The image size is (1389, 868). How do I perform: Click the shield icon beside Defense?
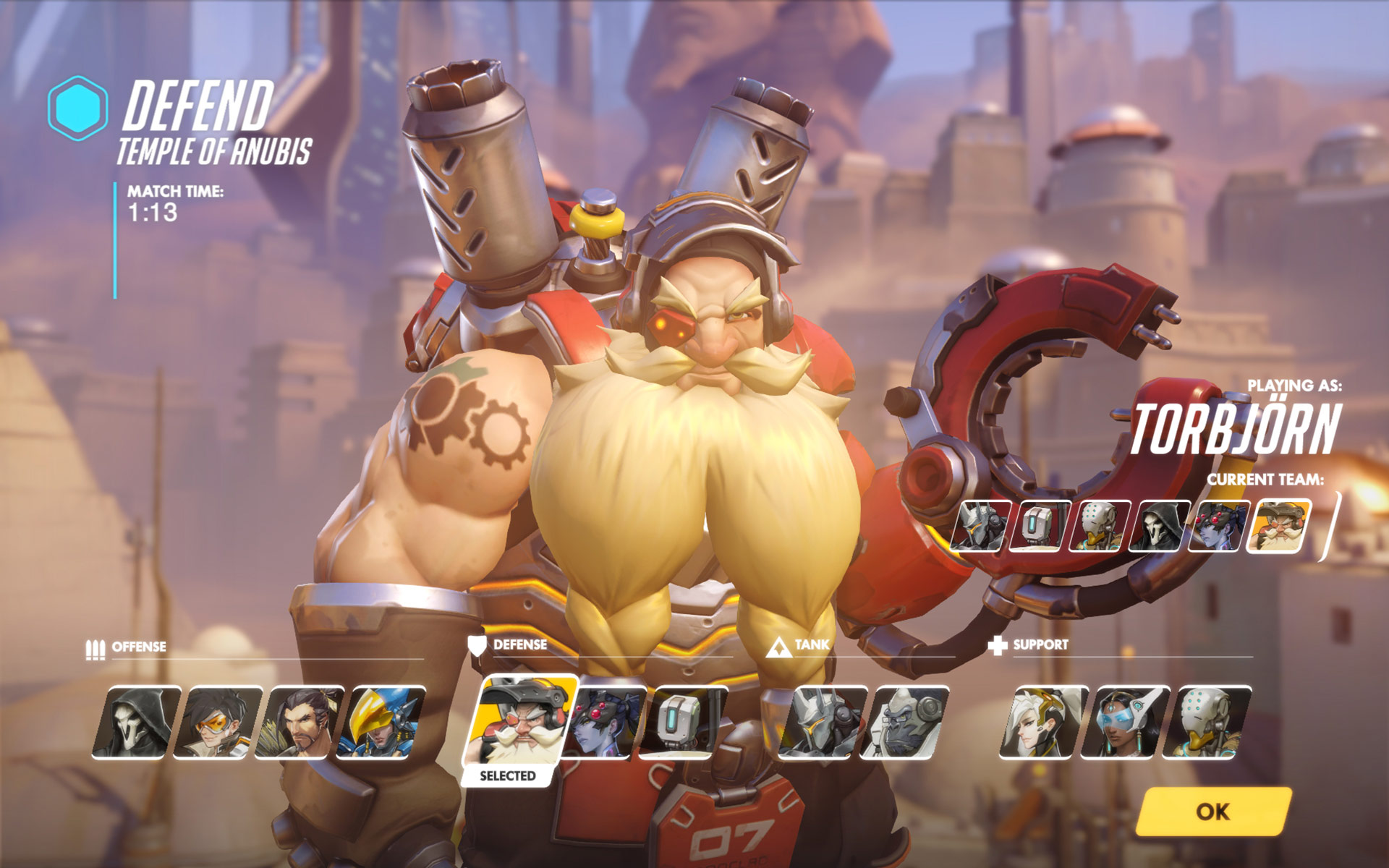click(x=477, y=646)
